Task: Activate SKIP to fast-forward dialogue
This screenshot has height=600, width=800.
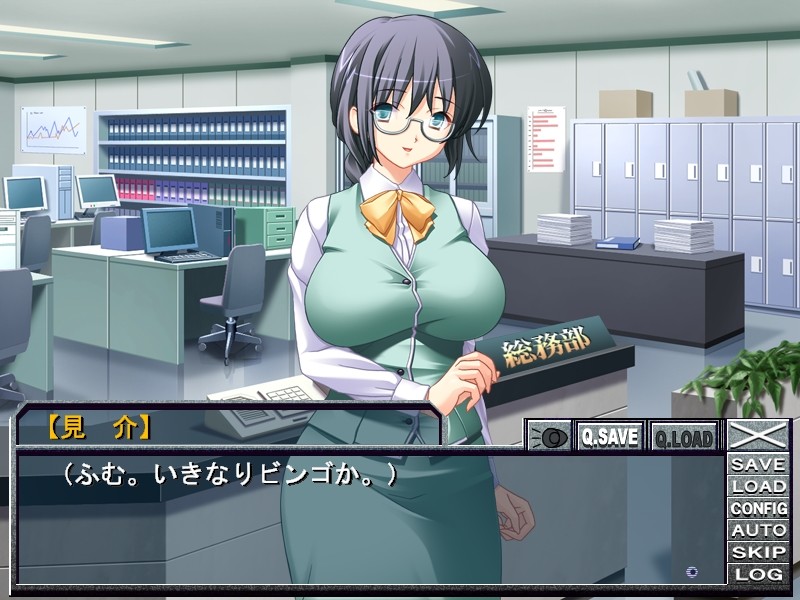Action: point(758,552)
